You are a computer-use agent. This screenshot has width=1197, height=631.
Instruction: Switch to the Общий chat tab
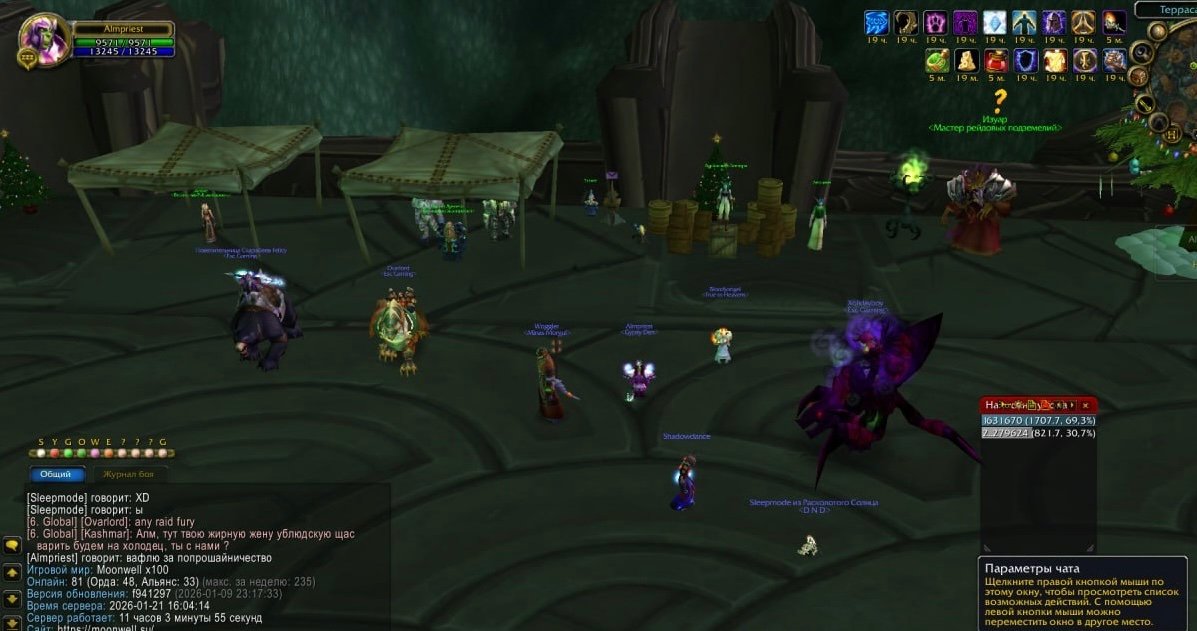[56, 474]
